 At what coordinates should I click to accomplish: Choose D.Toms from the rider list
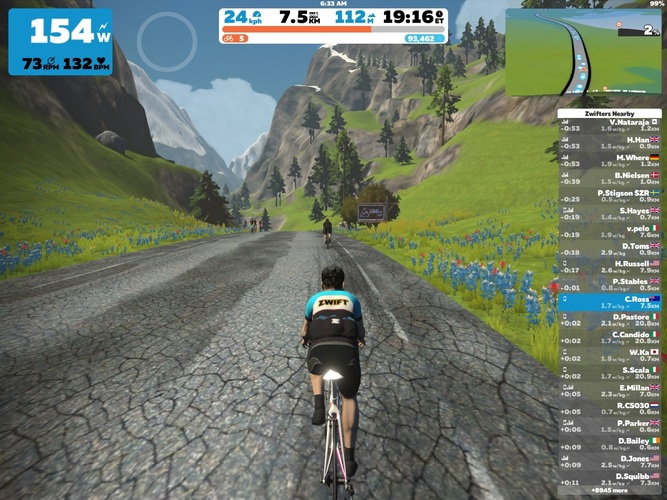(611, 248)
